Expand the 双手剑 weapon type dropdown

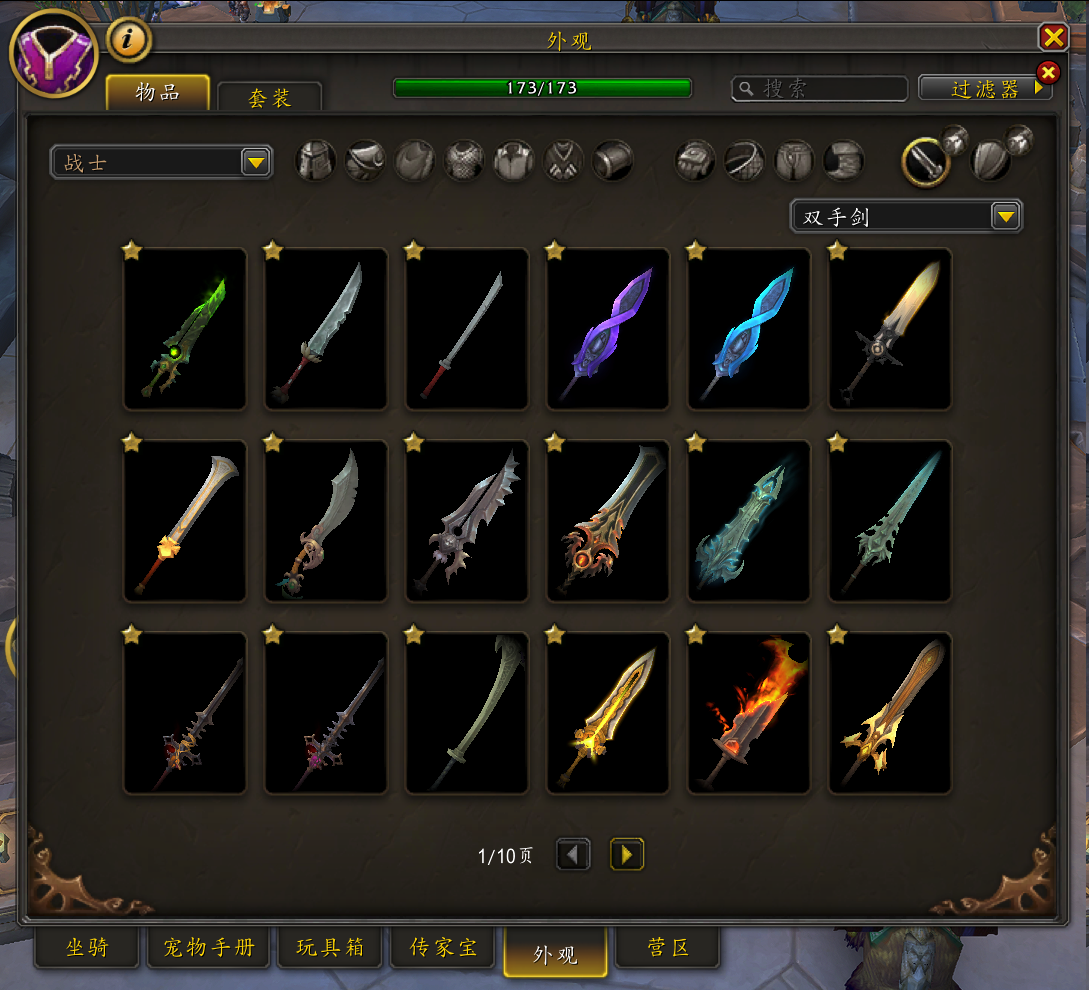1005,216
